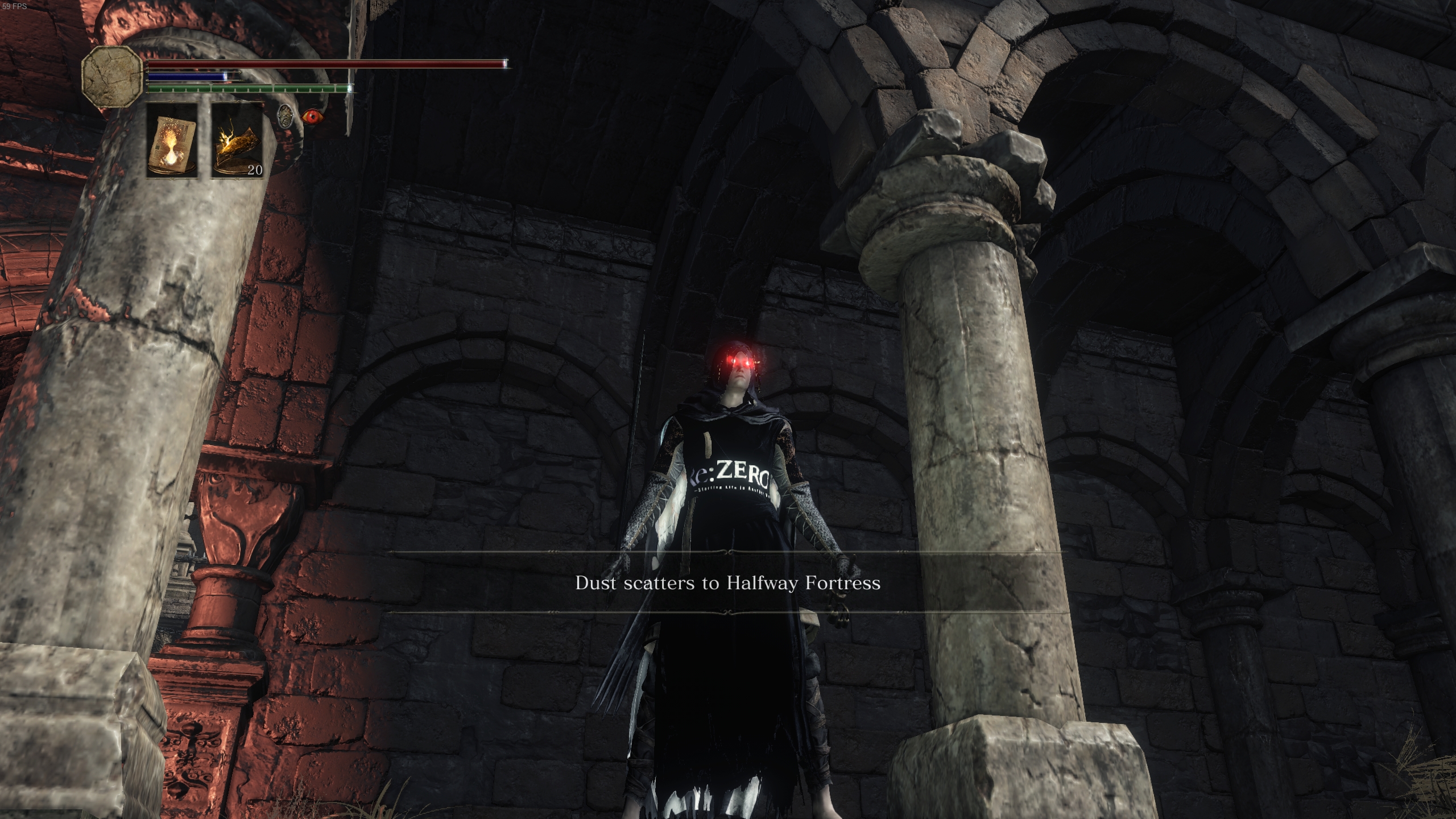Inspect the oval stone face status icon
The image size is (1456, 819).
pos(286,116)
